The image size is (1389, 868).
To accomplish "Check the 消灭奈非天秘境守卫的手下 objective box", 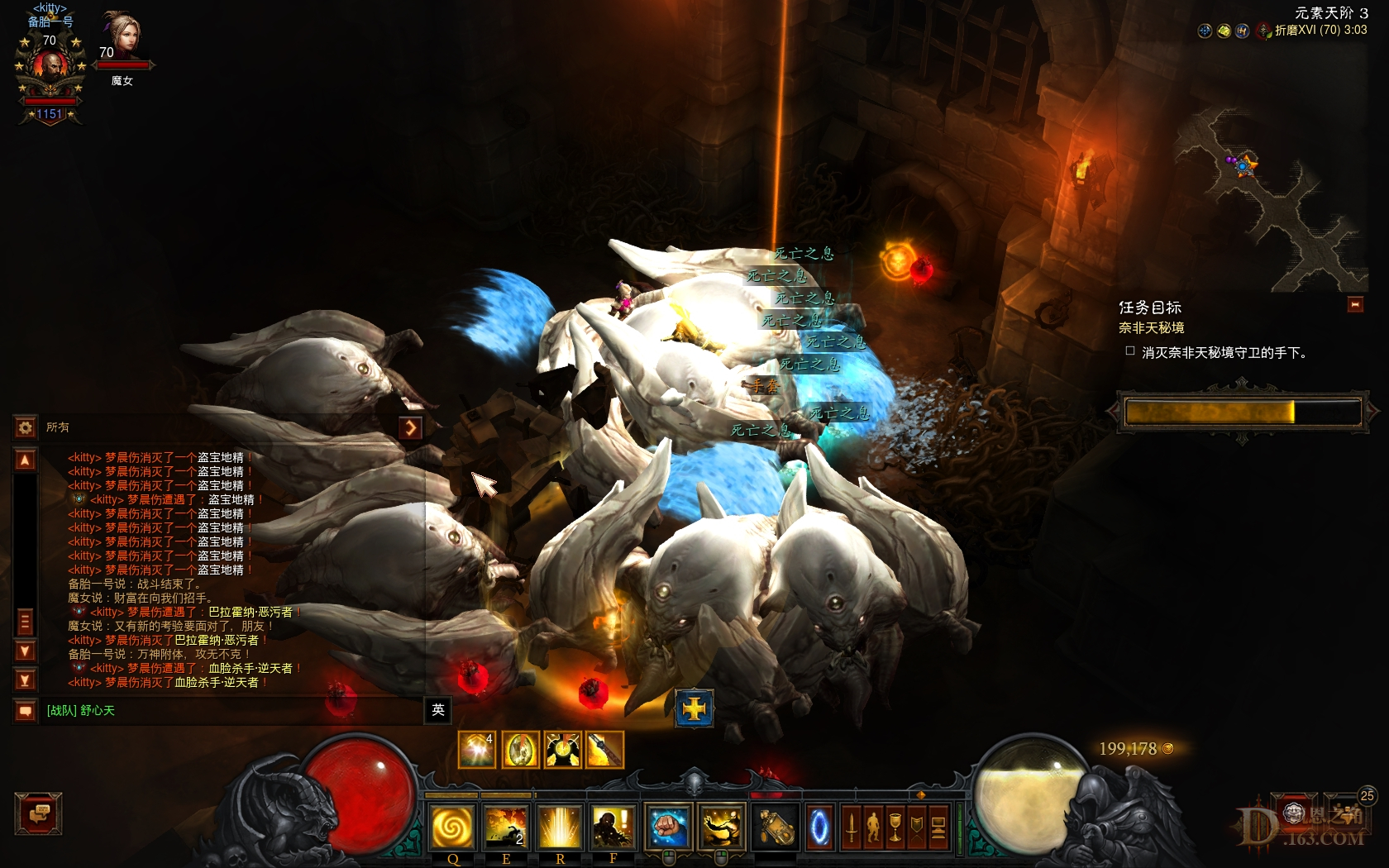I will 1129,351.
